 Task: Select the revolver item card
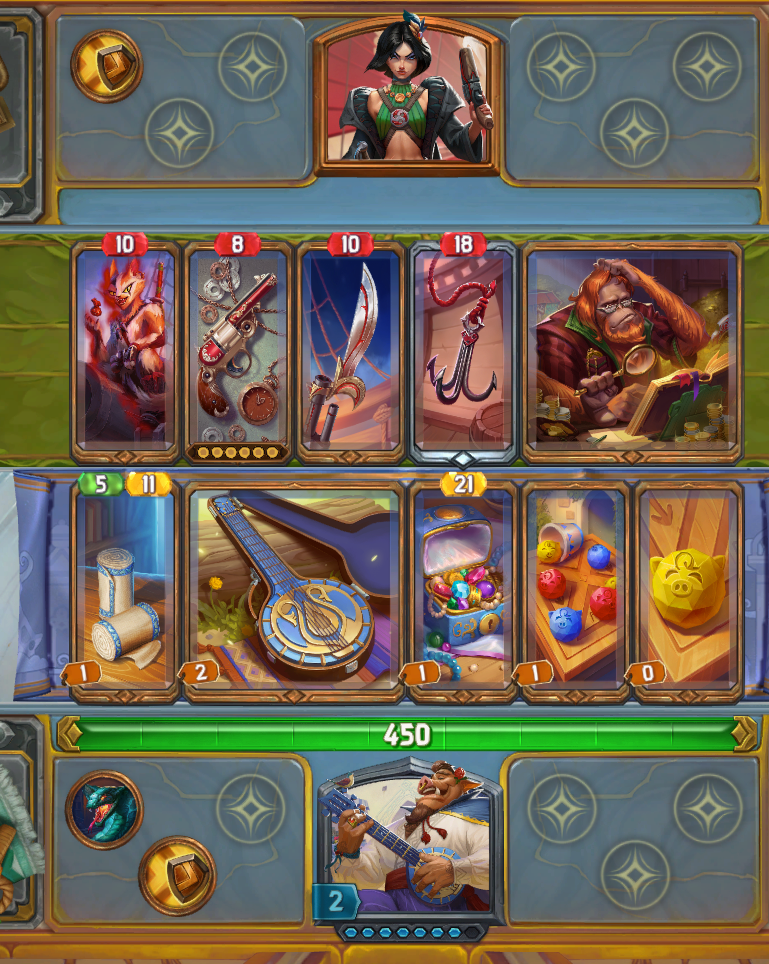[238, 350]
